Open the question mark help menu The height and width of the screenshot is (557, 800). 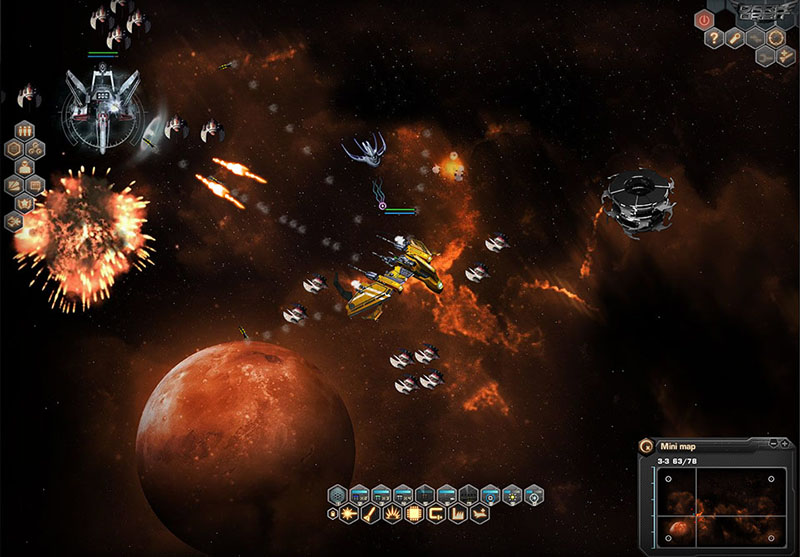coord(714,39)
